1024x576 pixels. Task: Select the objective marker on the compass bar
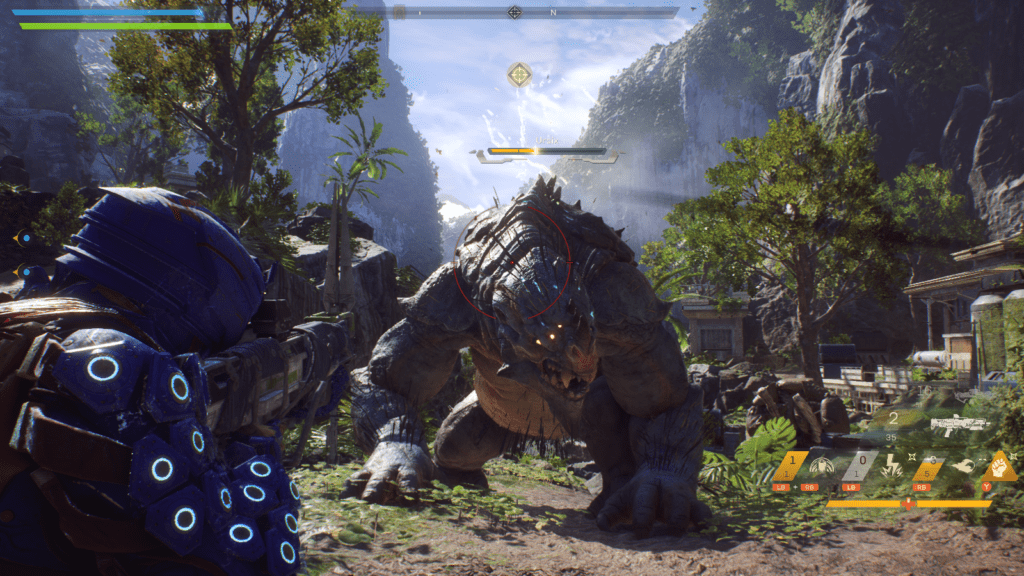(x=514, y=12)
